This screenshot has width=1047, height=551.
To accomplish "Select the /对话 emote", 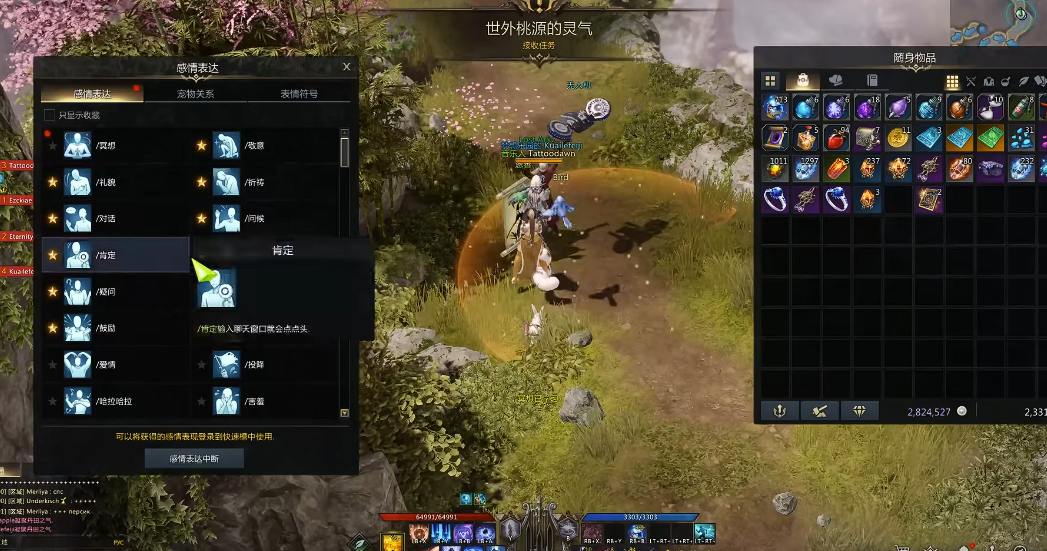I will (110, 219).
